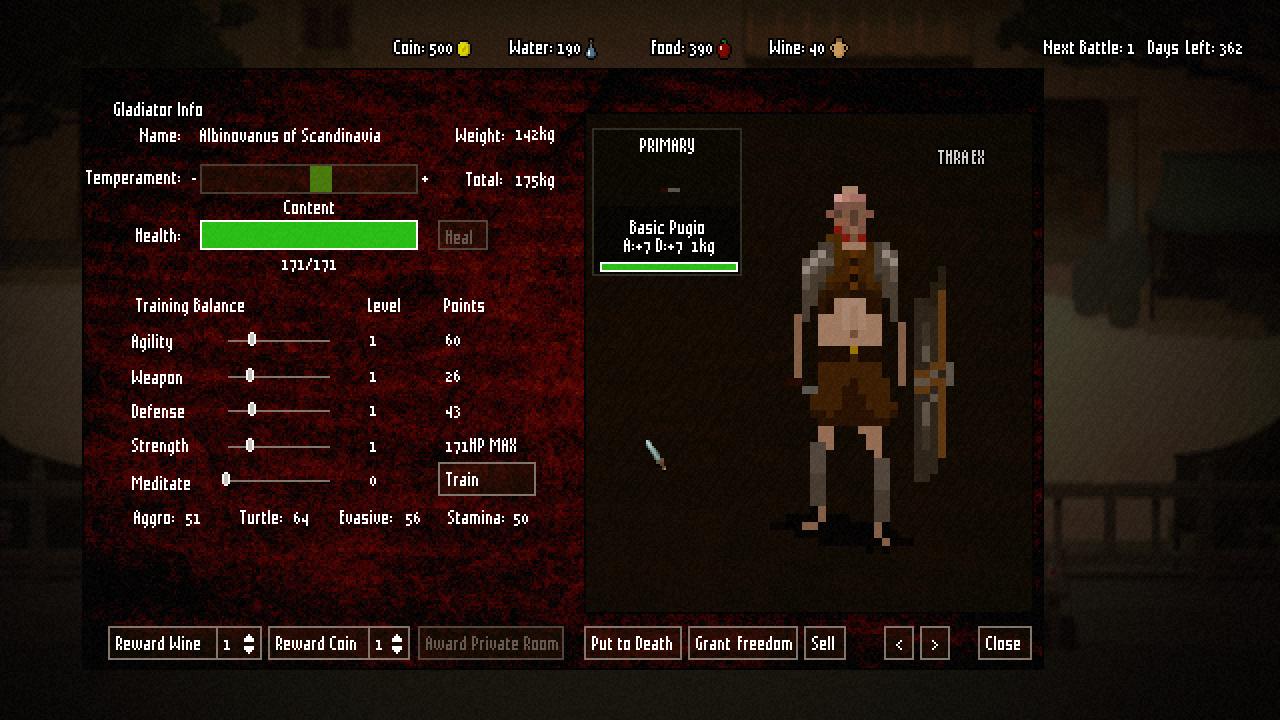Close the Gladiator Info panel
The width and height of the screenshot is (1280, 720).
pyautogui.click(x=1003, y=644)
